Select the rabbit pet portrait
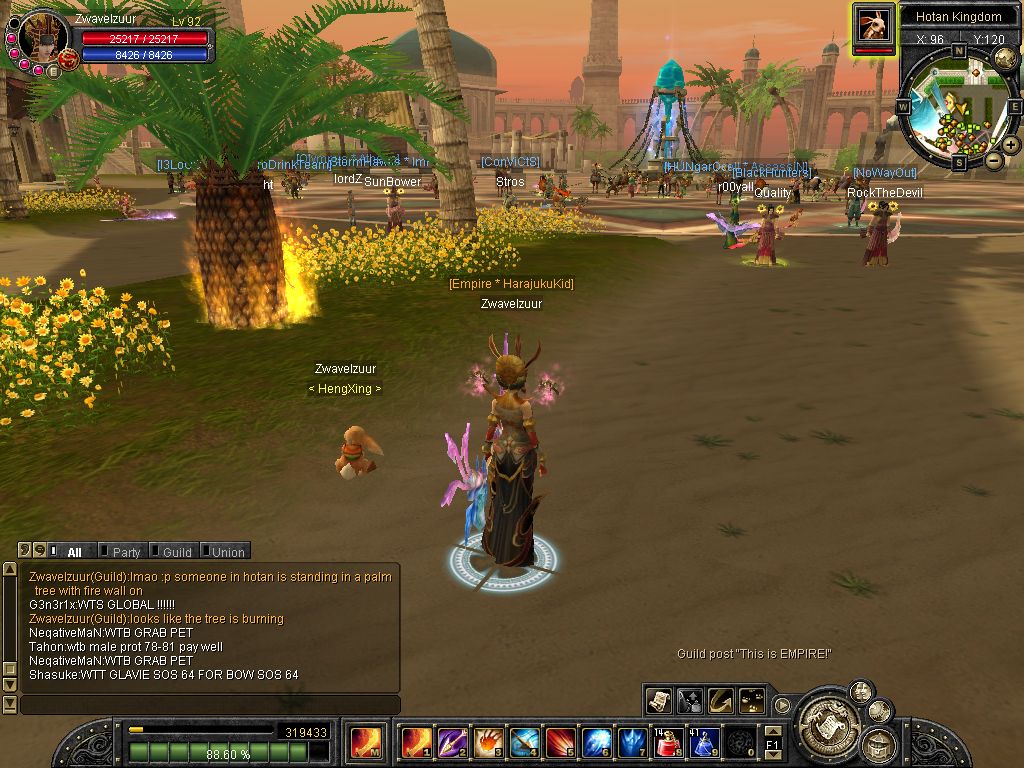This screenshot has width=1024, height=768. [x=873, y=23]
